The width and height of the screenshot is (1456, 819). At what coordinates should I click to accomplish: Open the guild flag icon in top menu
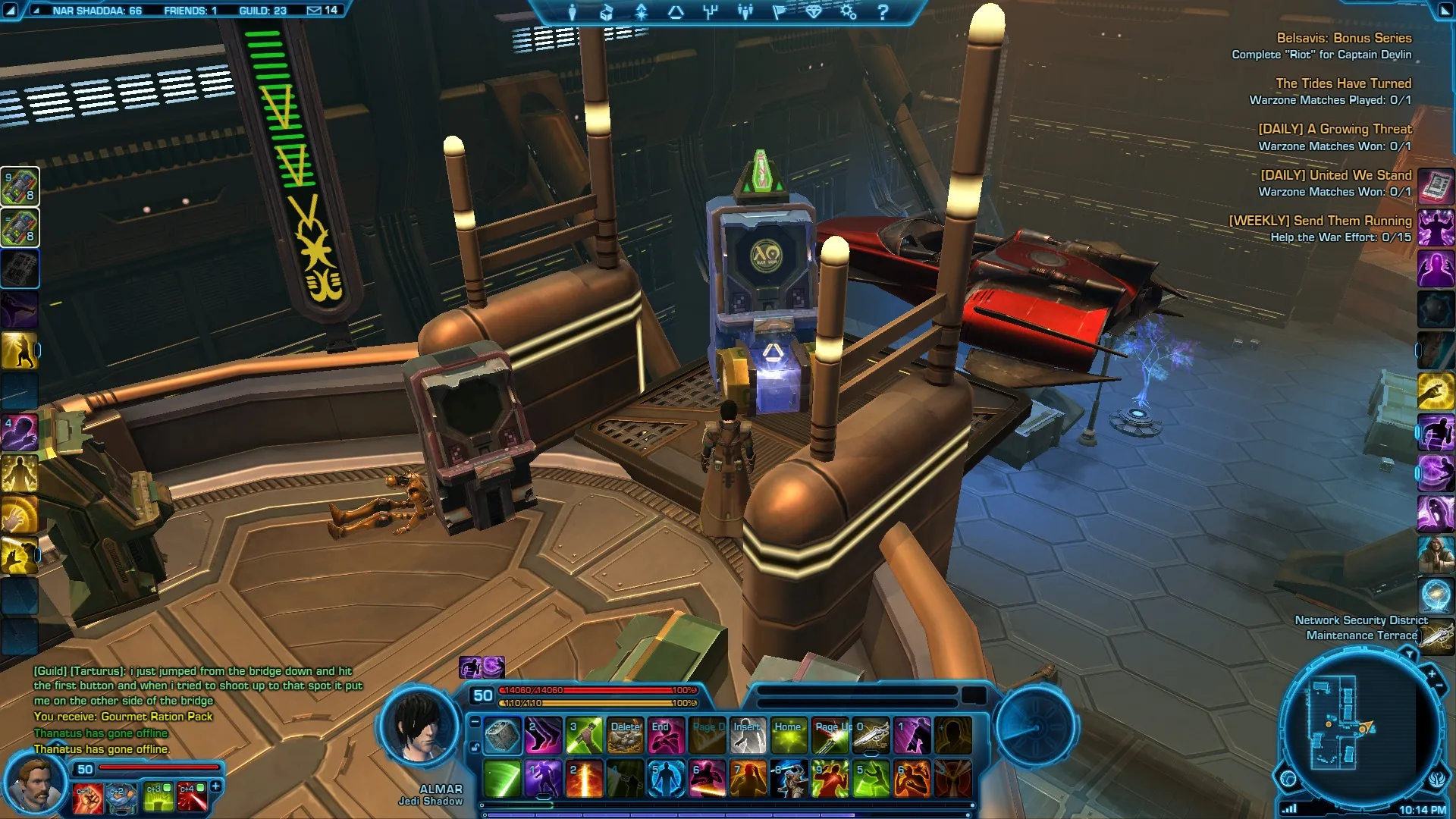pos(779,12)
